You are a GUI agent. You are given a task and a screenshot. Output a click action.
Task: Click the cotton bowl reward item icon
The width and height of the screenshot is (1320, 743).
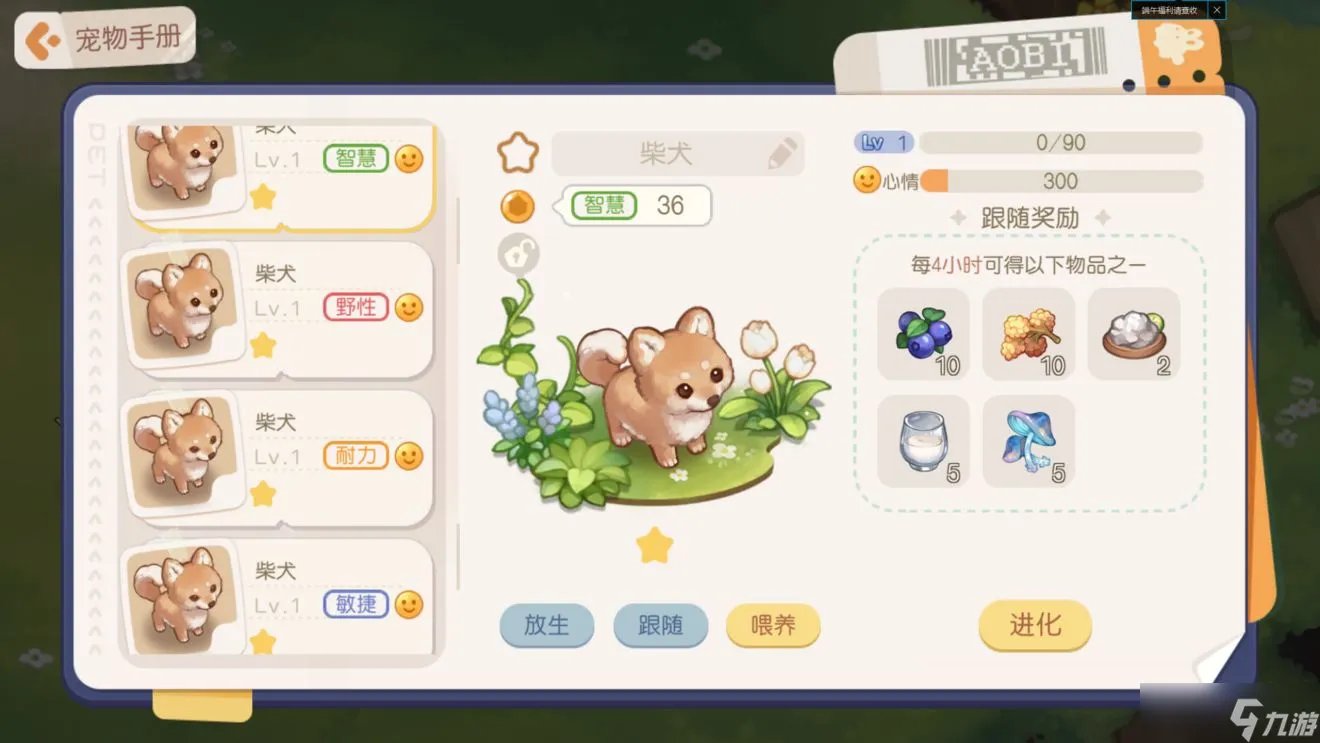tap(1135, 333)
